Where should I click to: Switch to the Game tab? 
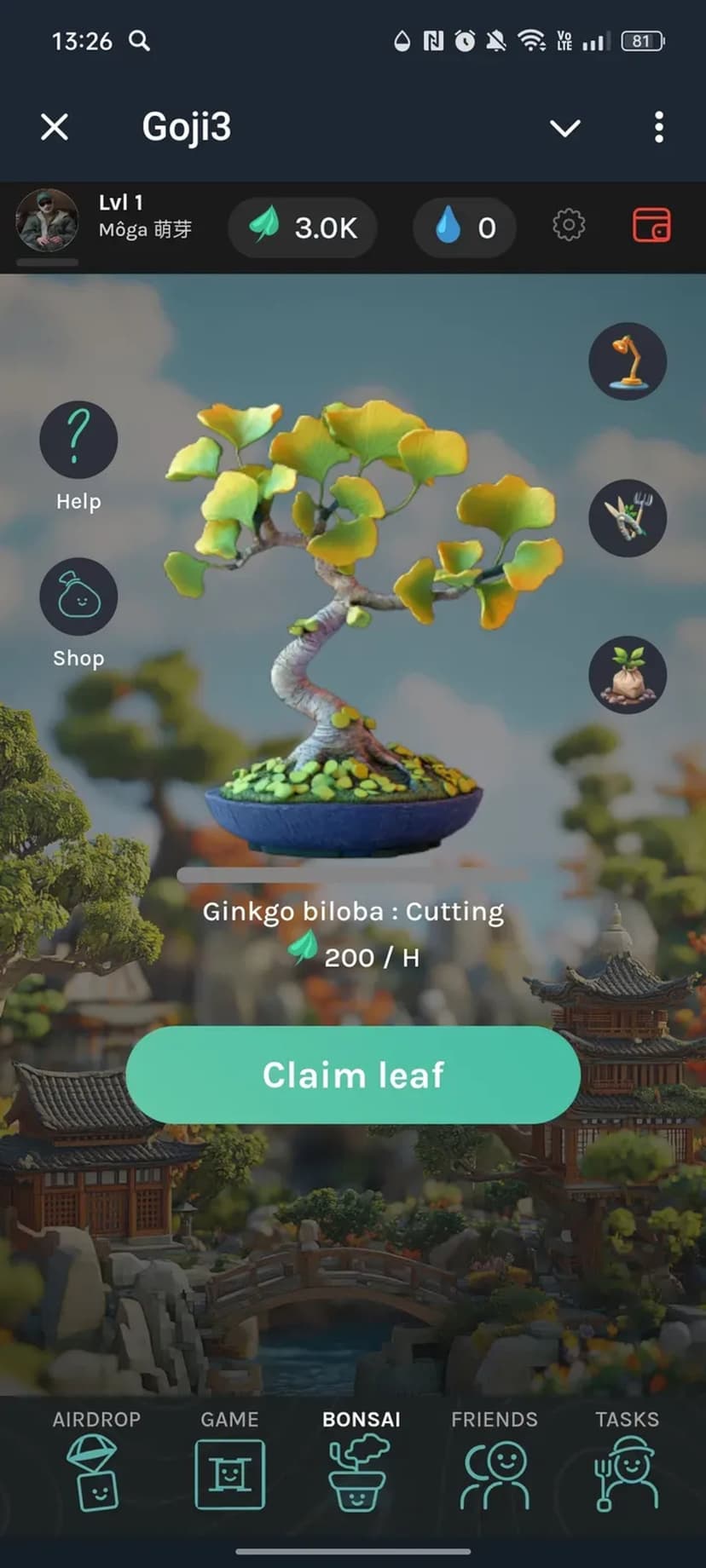coord(229,1461)
